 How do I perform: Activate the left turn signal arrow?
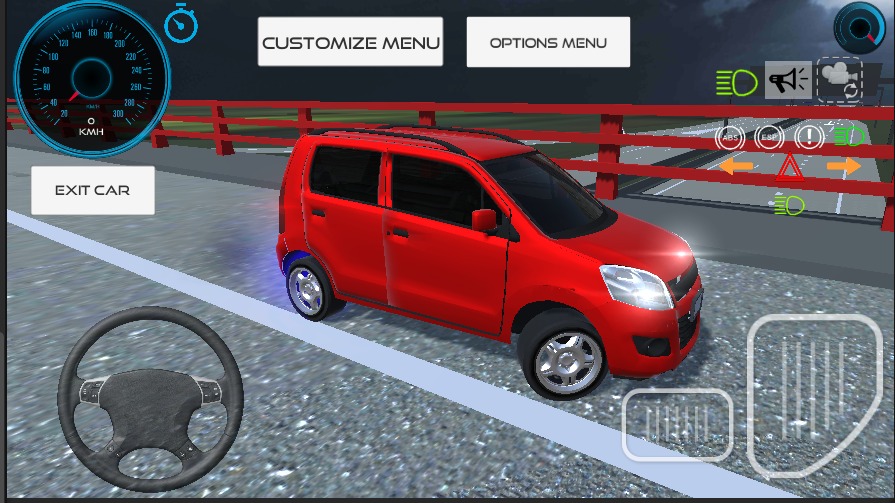tap(736, 166)
